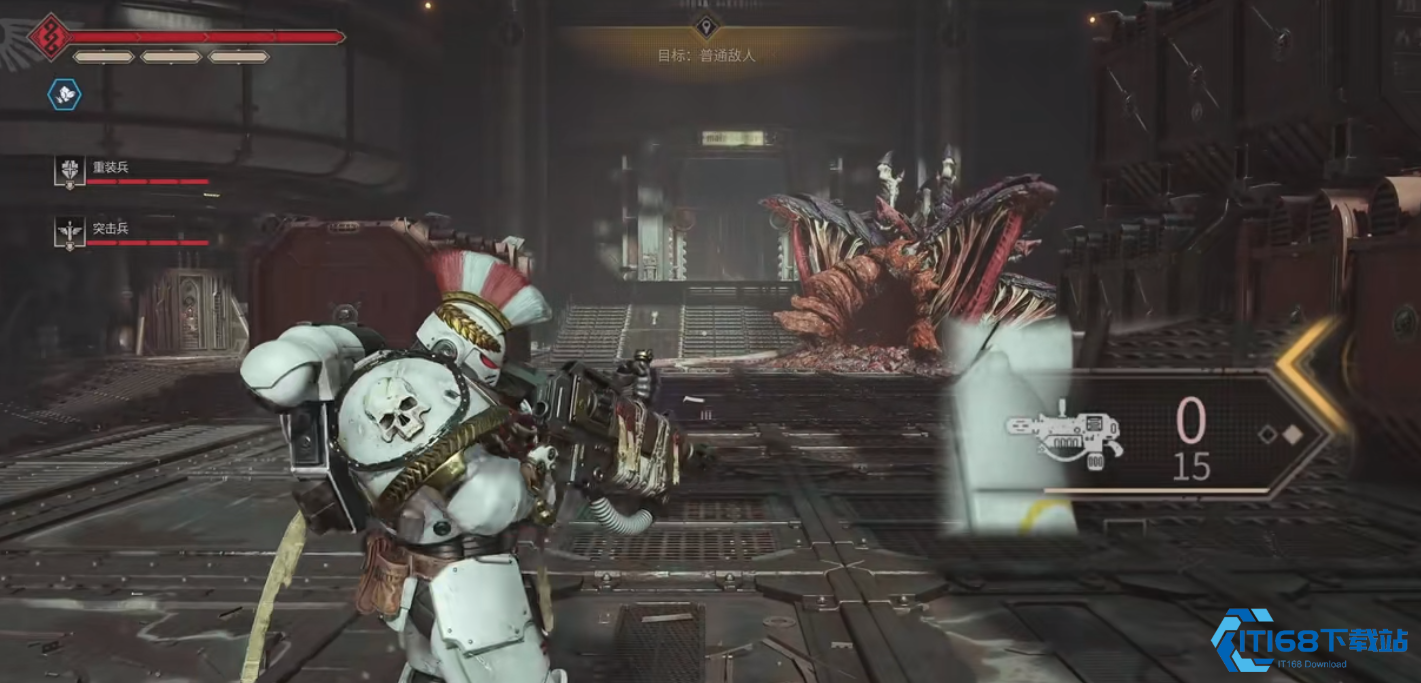Select the 突击兵 squad member entry
Viewport: 1421px width, 683px height.
(x=110, y=230)
